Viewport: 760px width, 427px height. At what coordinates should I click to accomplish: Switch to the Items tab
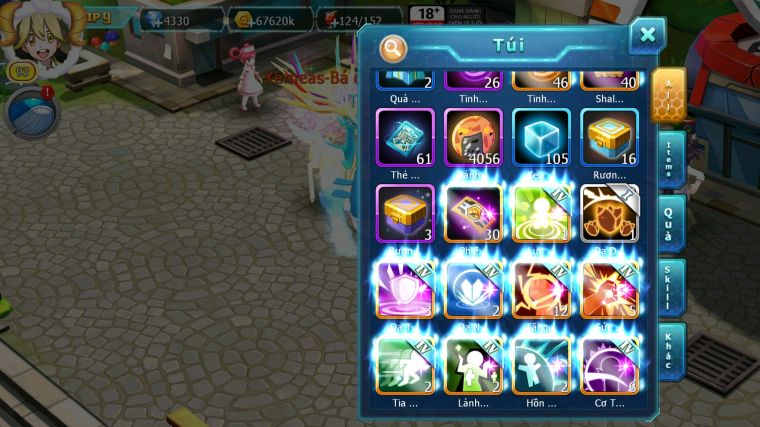pyautogui.click(x=671, y=160)
